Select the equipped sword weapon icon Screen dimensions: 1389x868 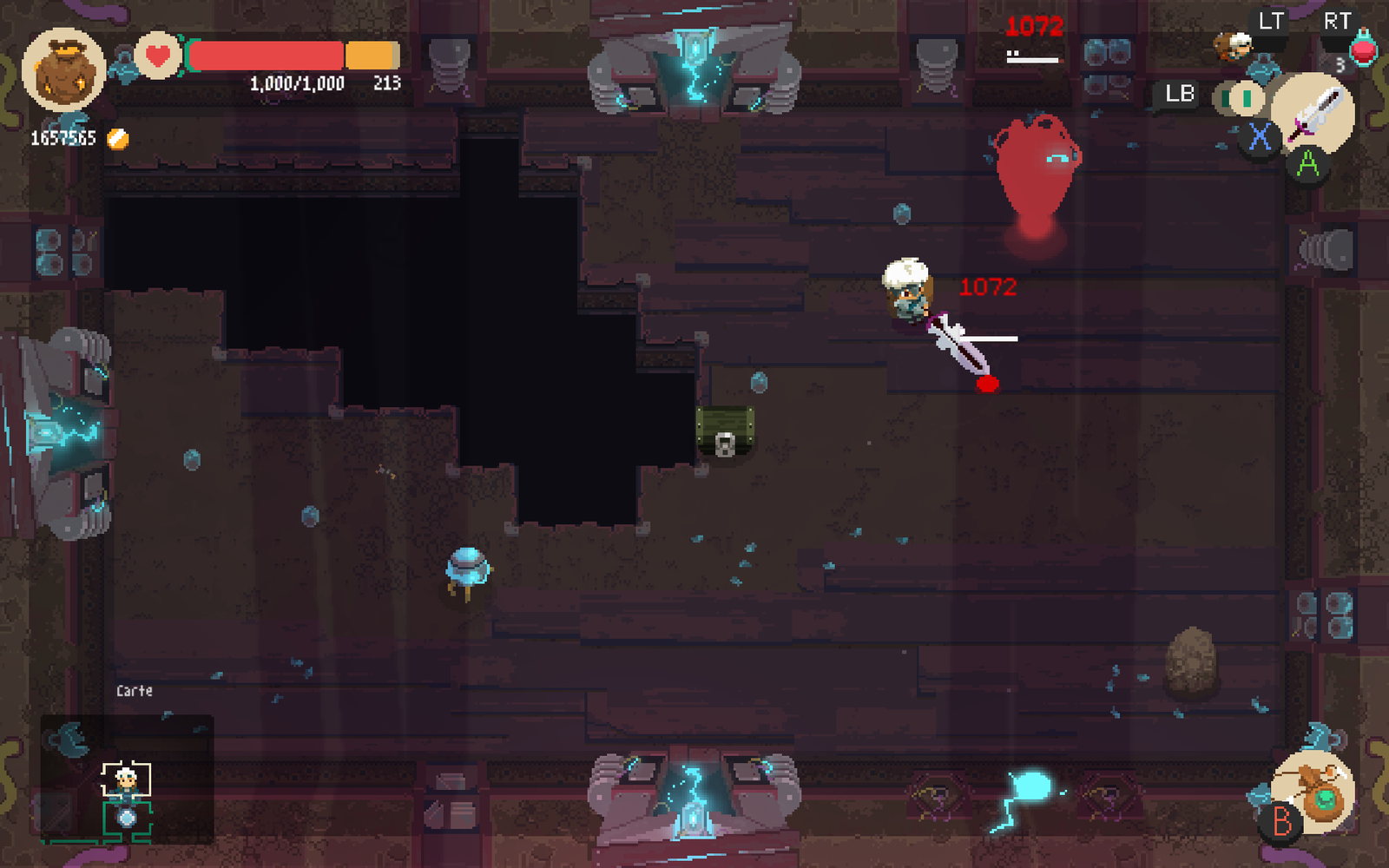[1314, 115]
